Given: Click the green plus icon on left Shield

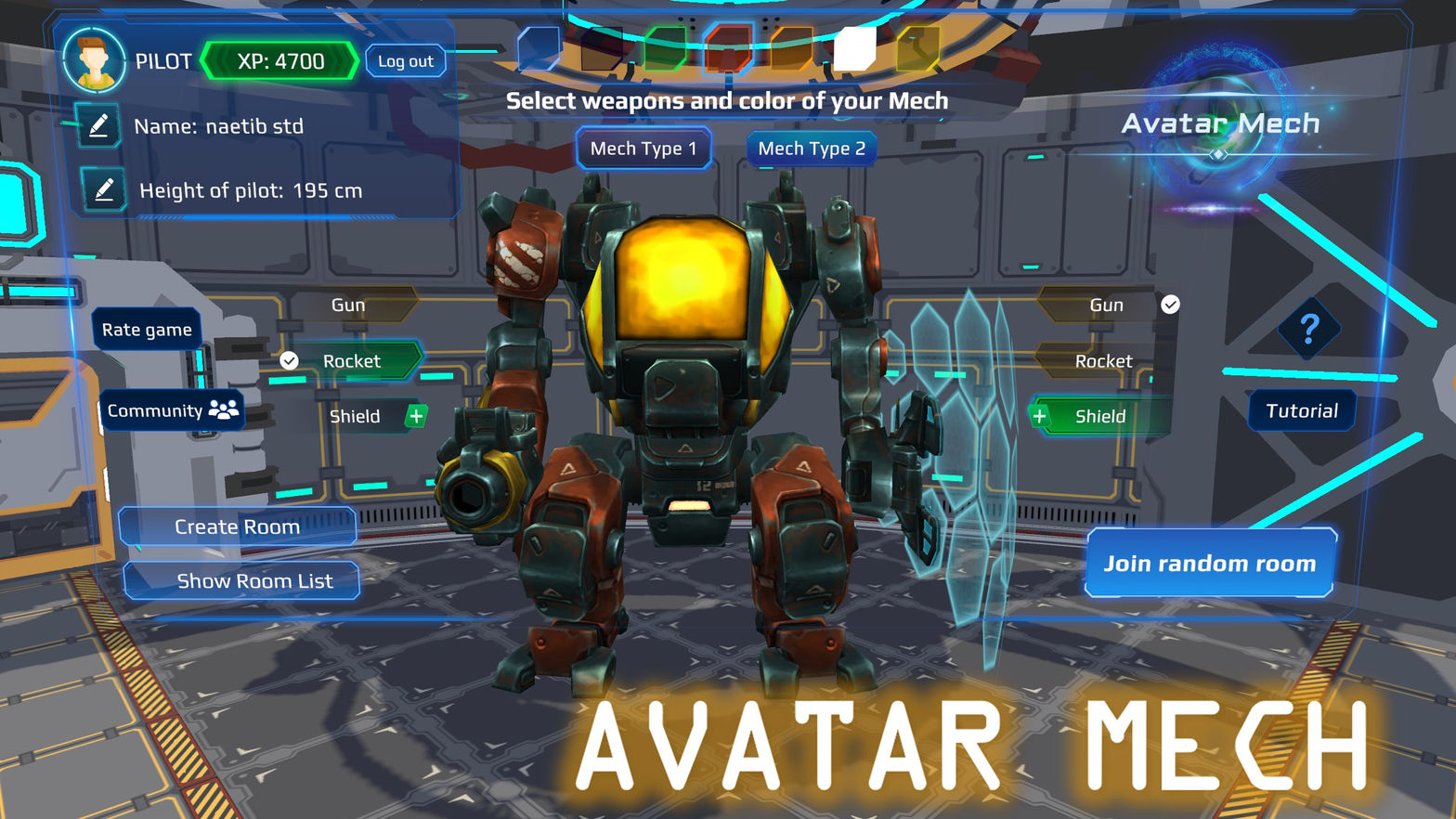Looking at the screenshot, I should coord(414,416).
